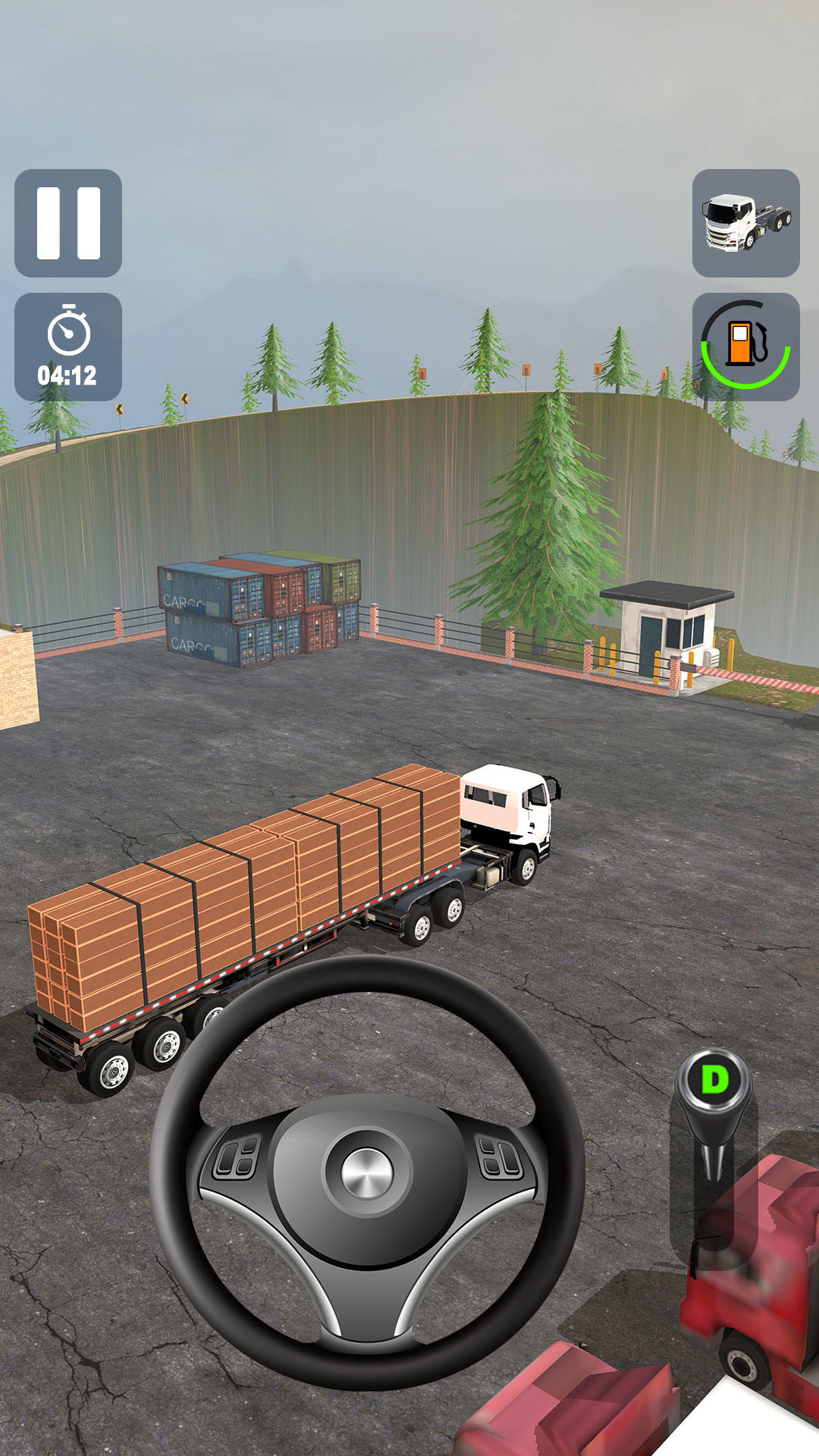Click the steering wheel center hub
The image size is (819, 1456).
click(x=367, y=1172)
